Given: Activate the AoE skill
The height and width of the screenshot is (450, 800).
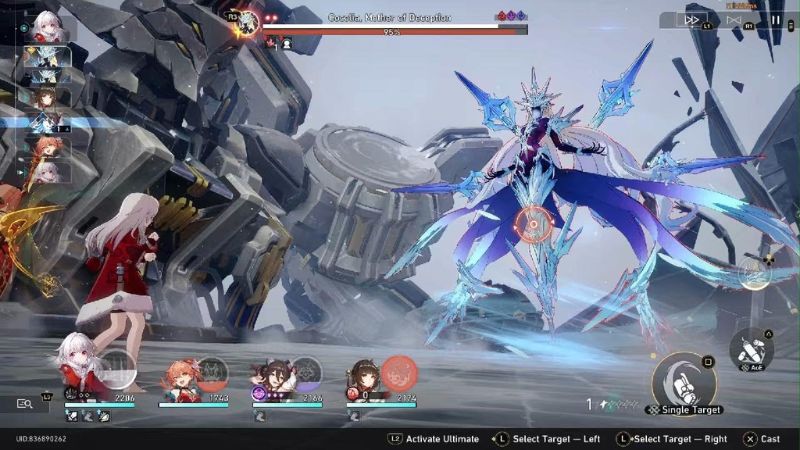Looking at the screenshot, I should [750, 347].
